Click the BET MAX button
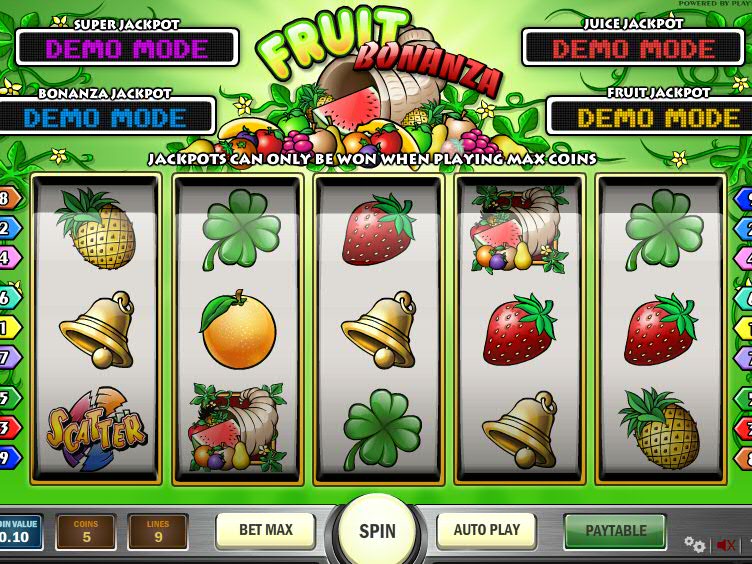Image resolution: width=752 pixels, height=564 pixels. [265, 530]
